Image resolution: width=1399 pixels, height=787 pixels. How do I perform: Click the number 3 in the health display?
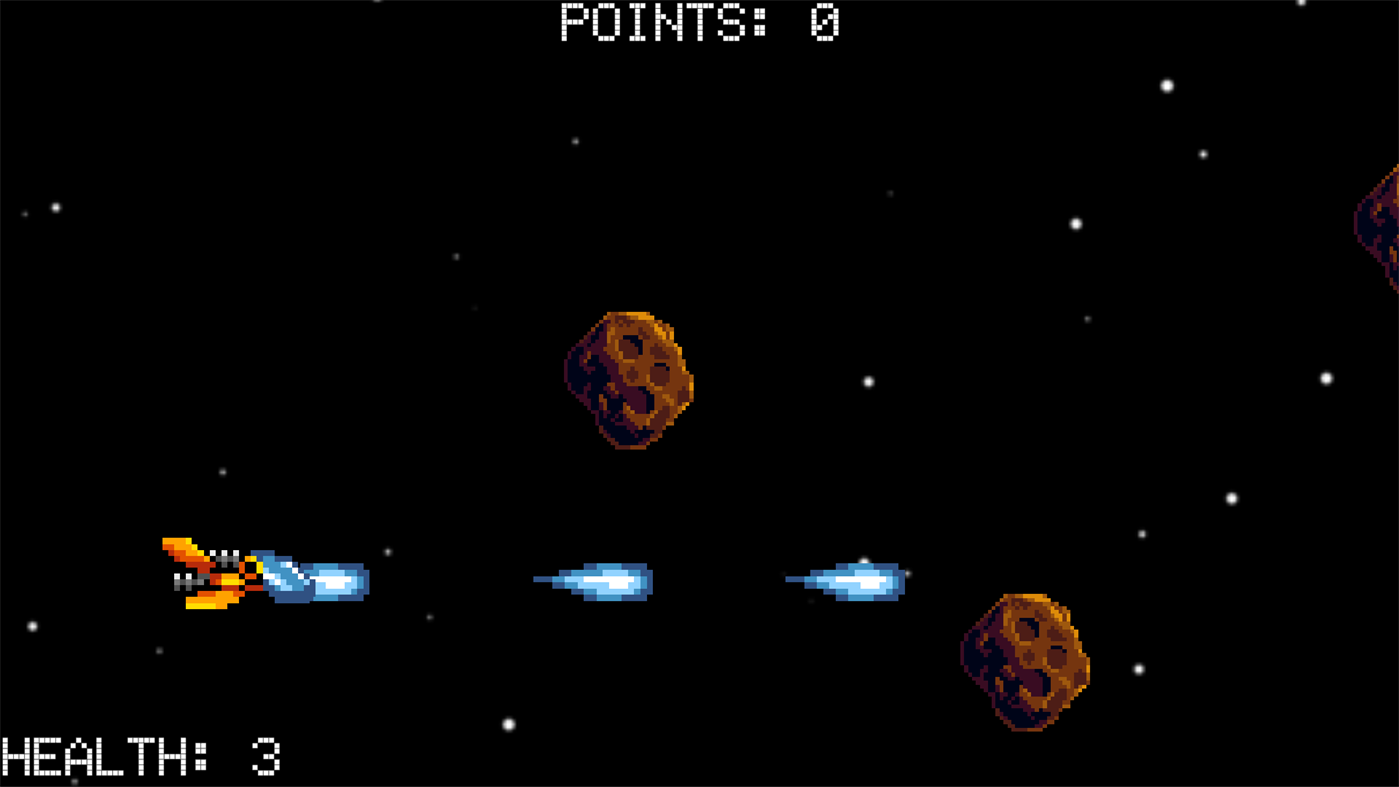coord(268,758)
